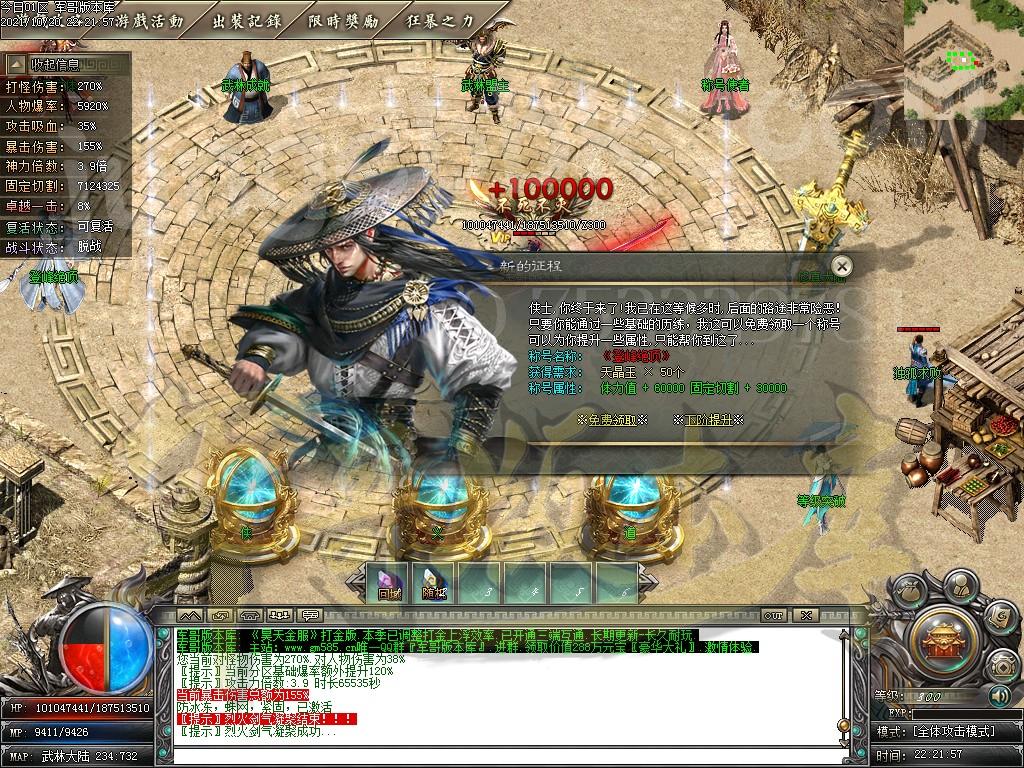Viewport: 1024px width, 768px height.
Task: Close the 新的征程 dialogue window
Action: pos(842,266)
